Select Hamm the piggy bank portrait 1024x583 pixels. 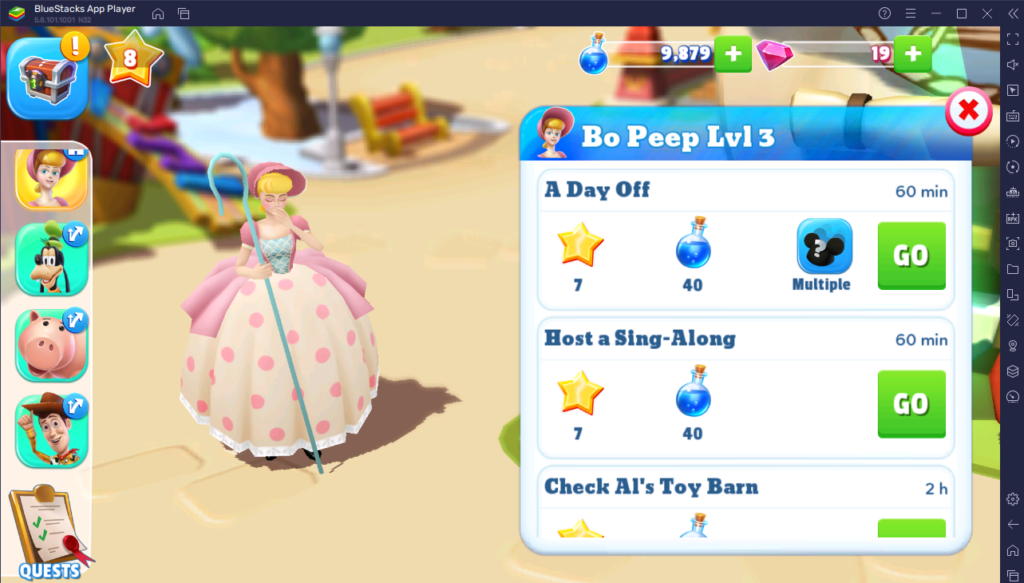pyautogui.click(x=51, y=345)
